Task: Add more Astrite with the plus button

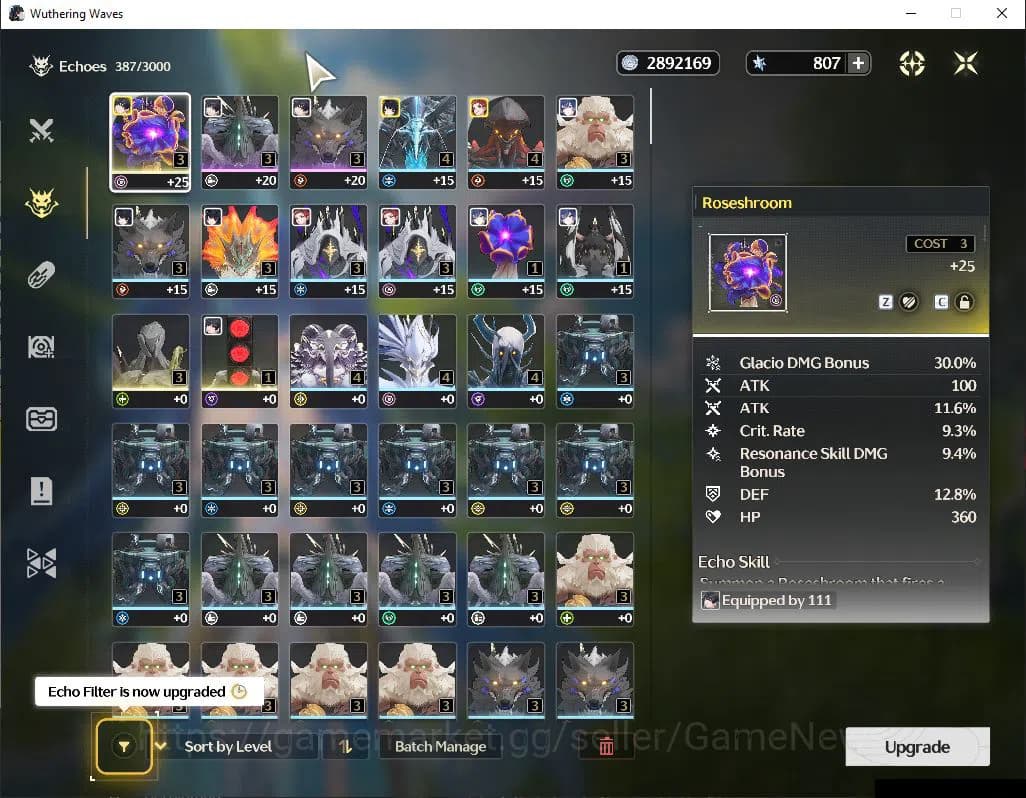Action: click(858, 63)
